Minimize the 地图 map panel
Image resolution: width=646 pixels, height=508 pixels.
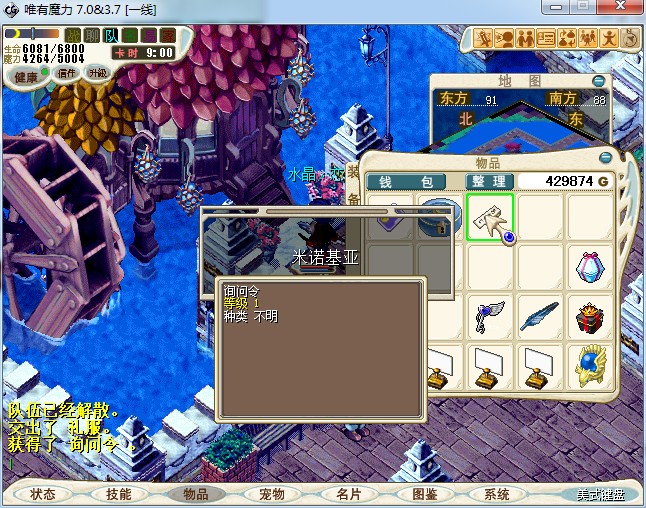coord(598,80)
